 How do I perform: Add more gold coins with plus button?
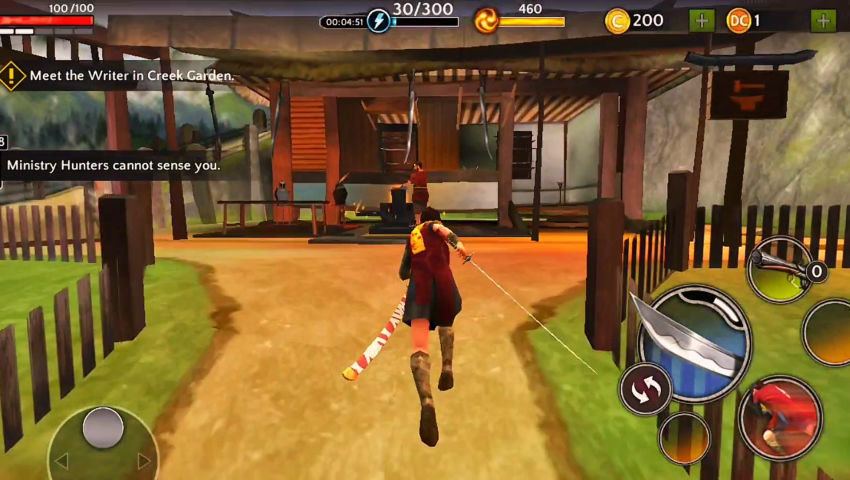pos(701,20)
